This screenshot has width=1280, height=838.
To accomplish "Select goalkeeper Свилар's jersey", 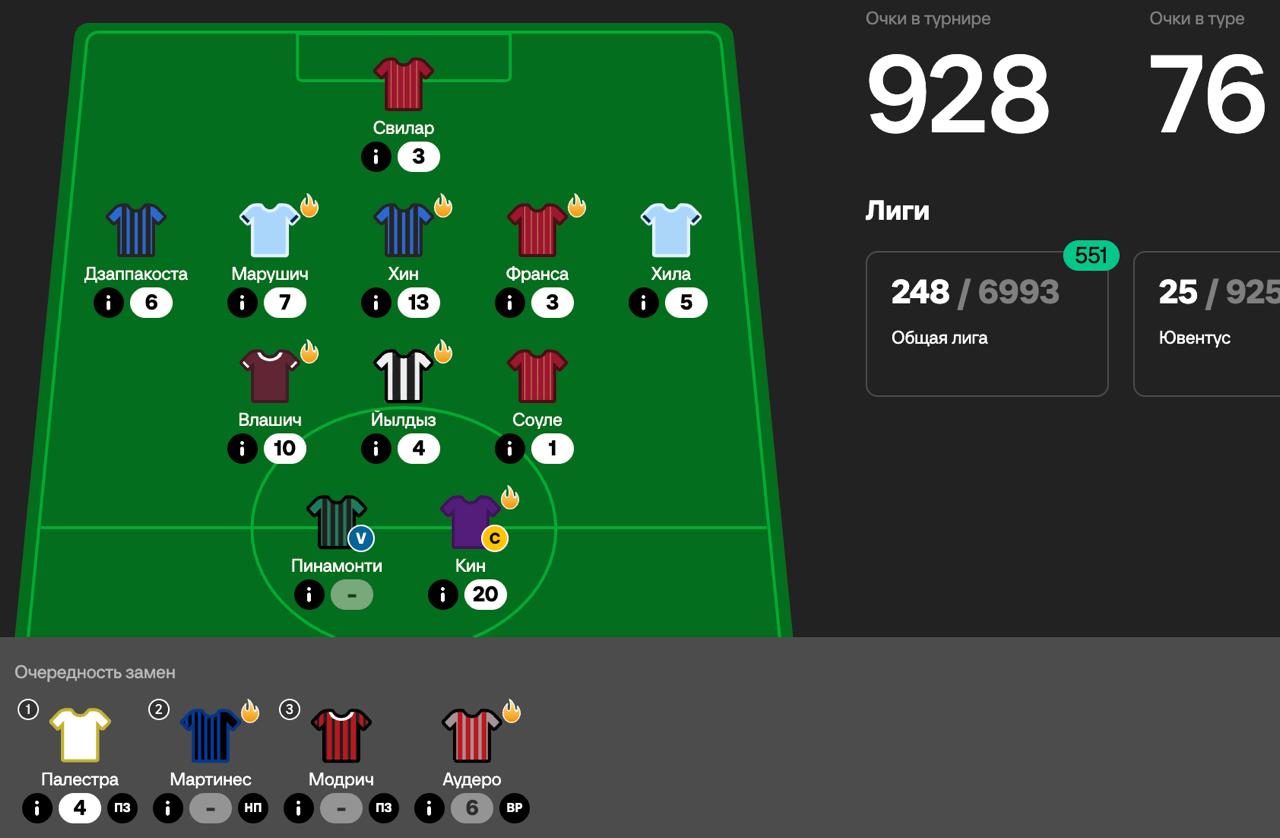I will click(403, 83).
